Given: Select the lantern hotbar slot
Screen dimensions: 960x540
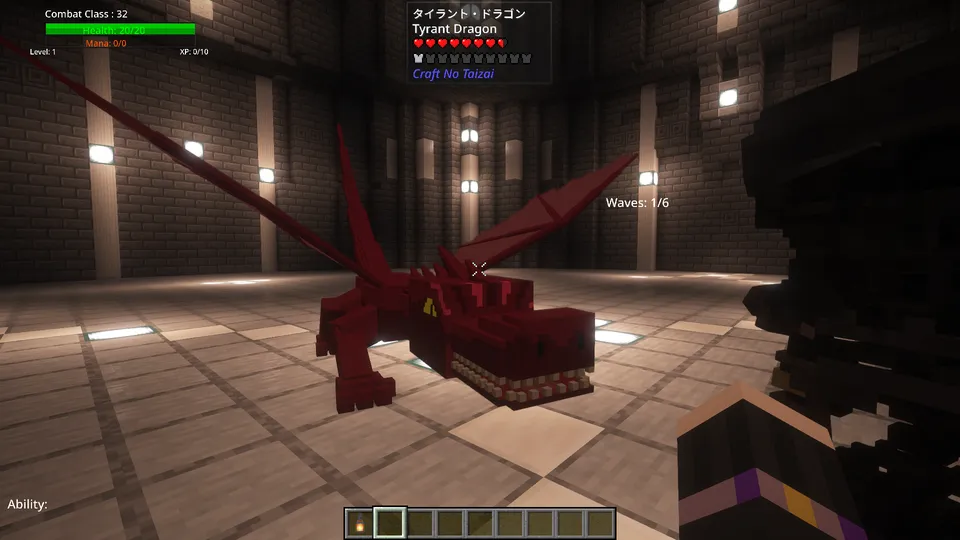Looking at the screenshot, I should 360,523.
